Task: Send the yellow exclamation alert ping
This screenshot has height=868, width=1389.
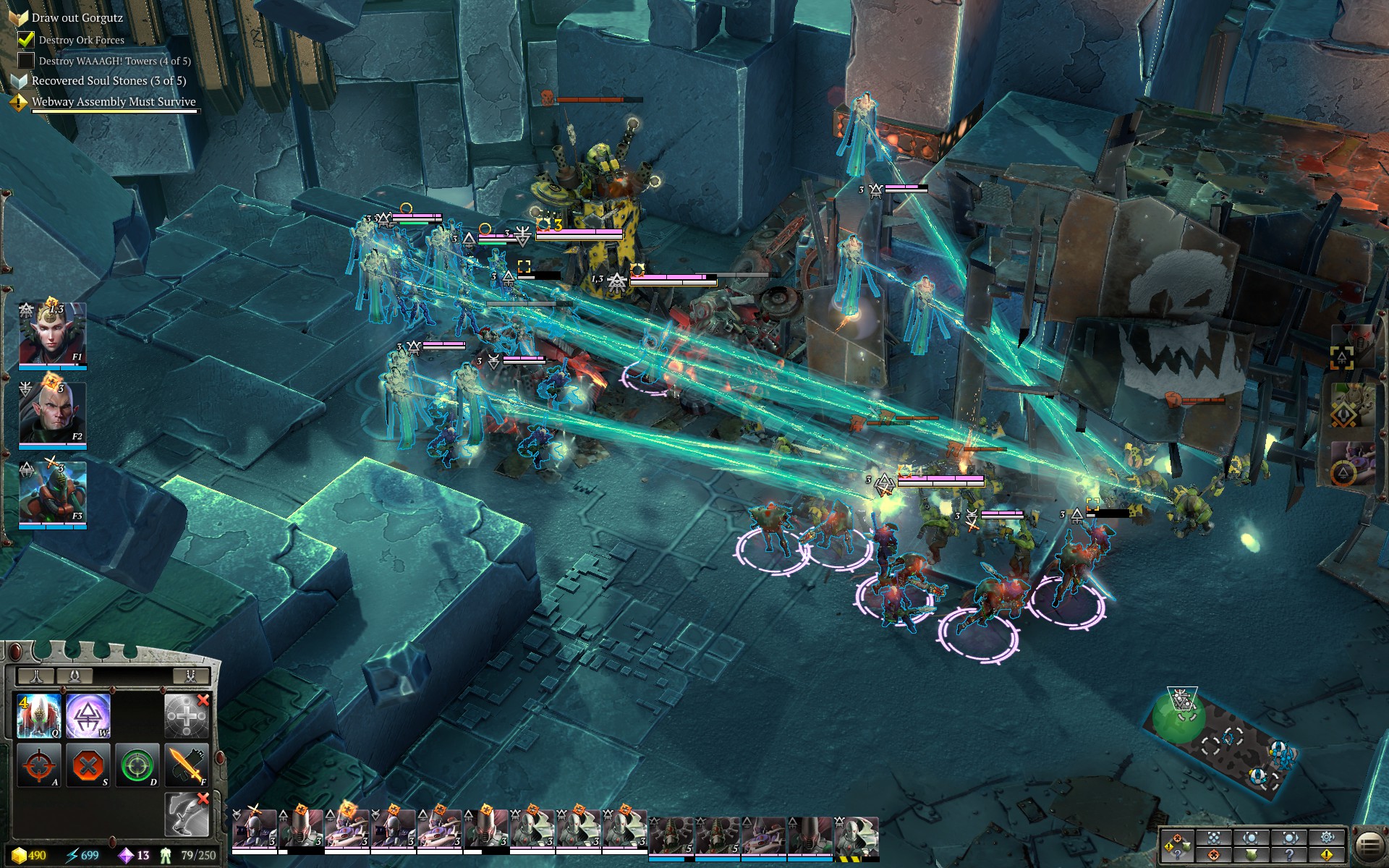Action: 1326,855
